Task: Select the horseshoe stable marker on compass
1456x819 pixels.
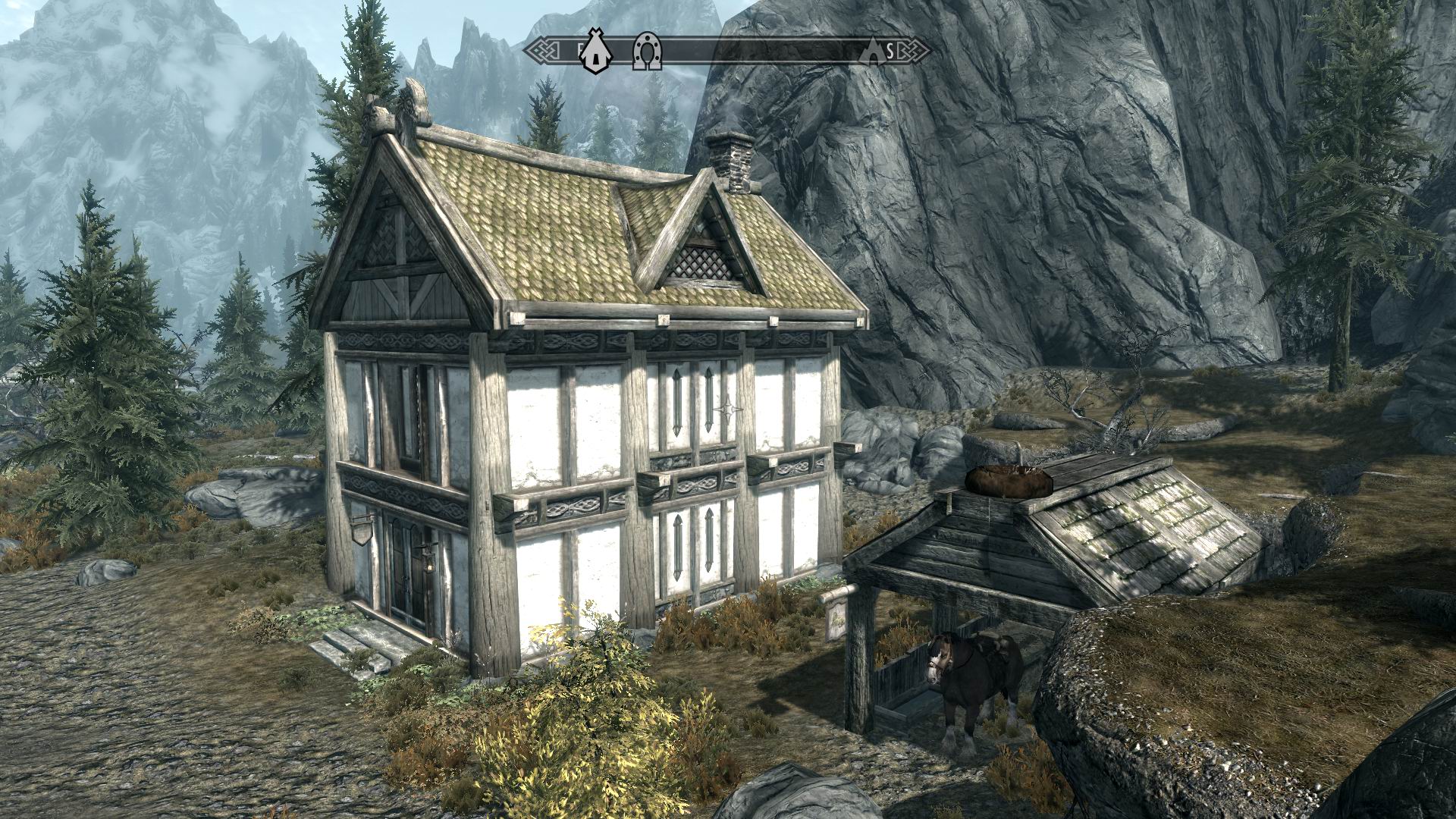Action: pos(647,52)
